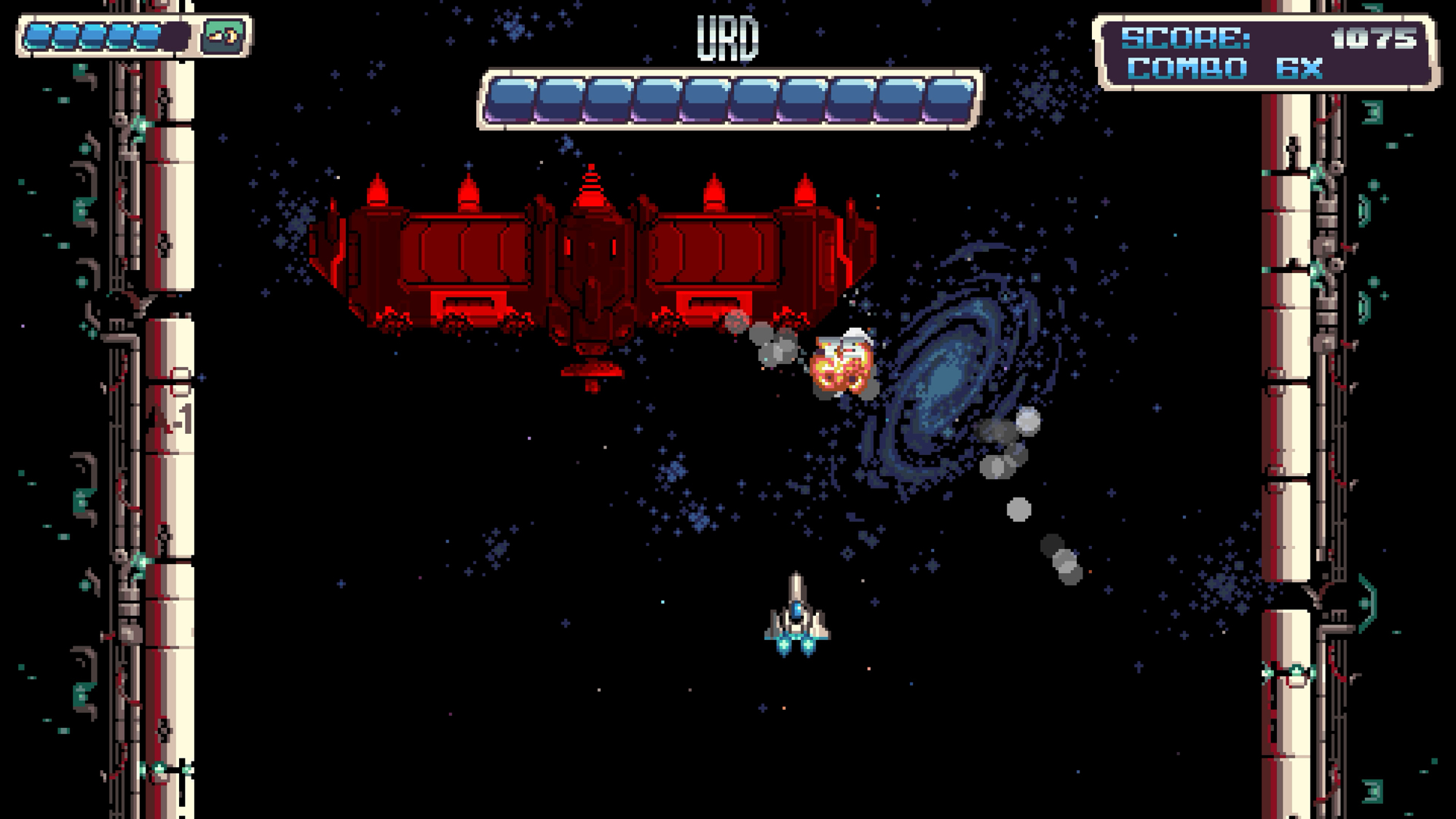1456x819 pixels.
Task: Click the weapon icon beside the health bar
Action: tap(222, 36)
